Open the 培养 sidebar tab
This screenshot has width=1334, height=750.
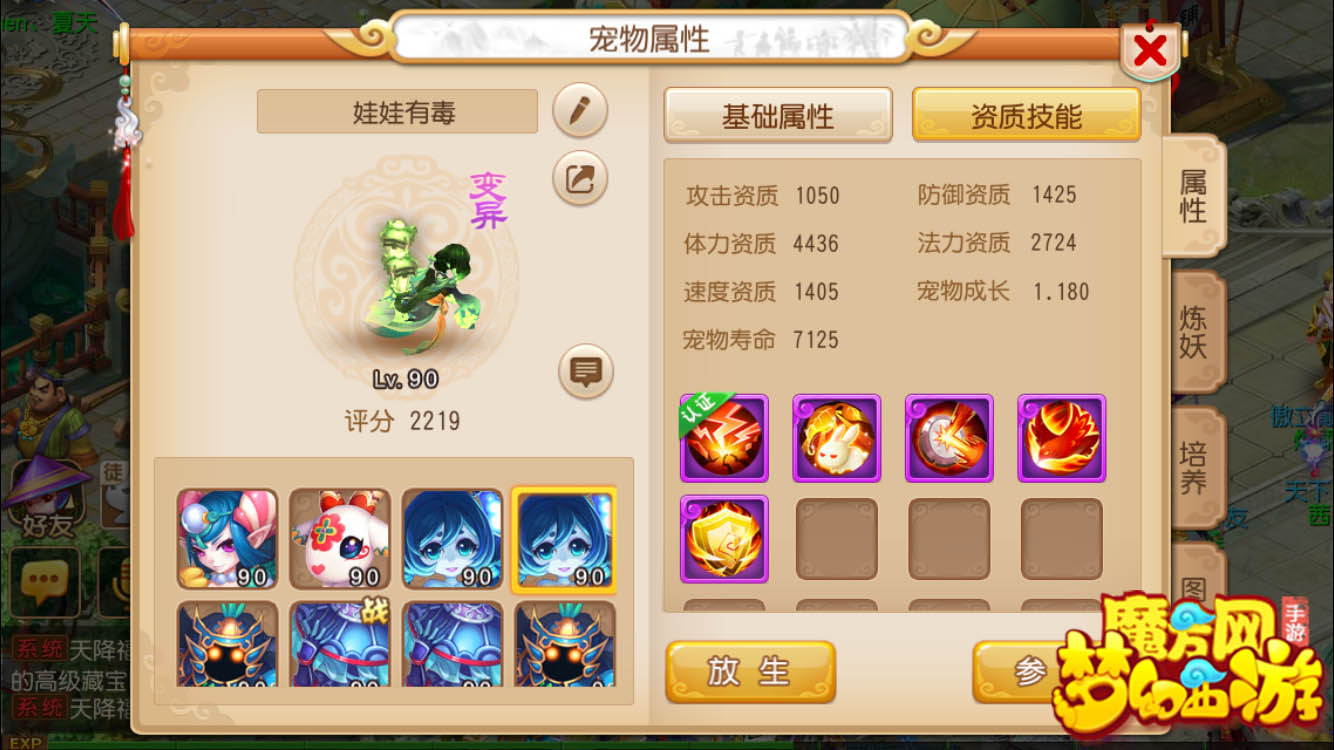click(1196, 464)
